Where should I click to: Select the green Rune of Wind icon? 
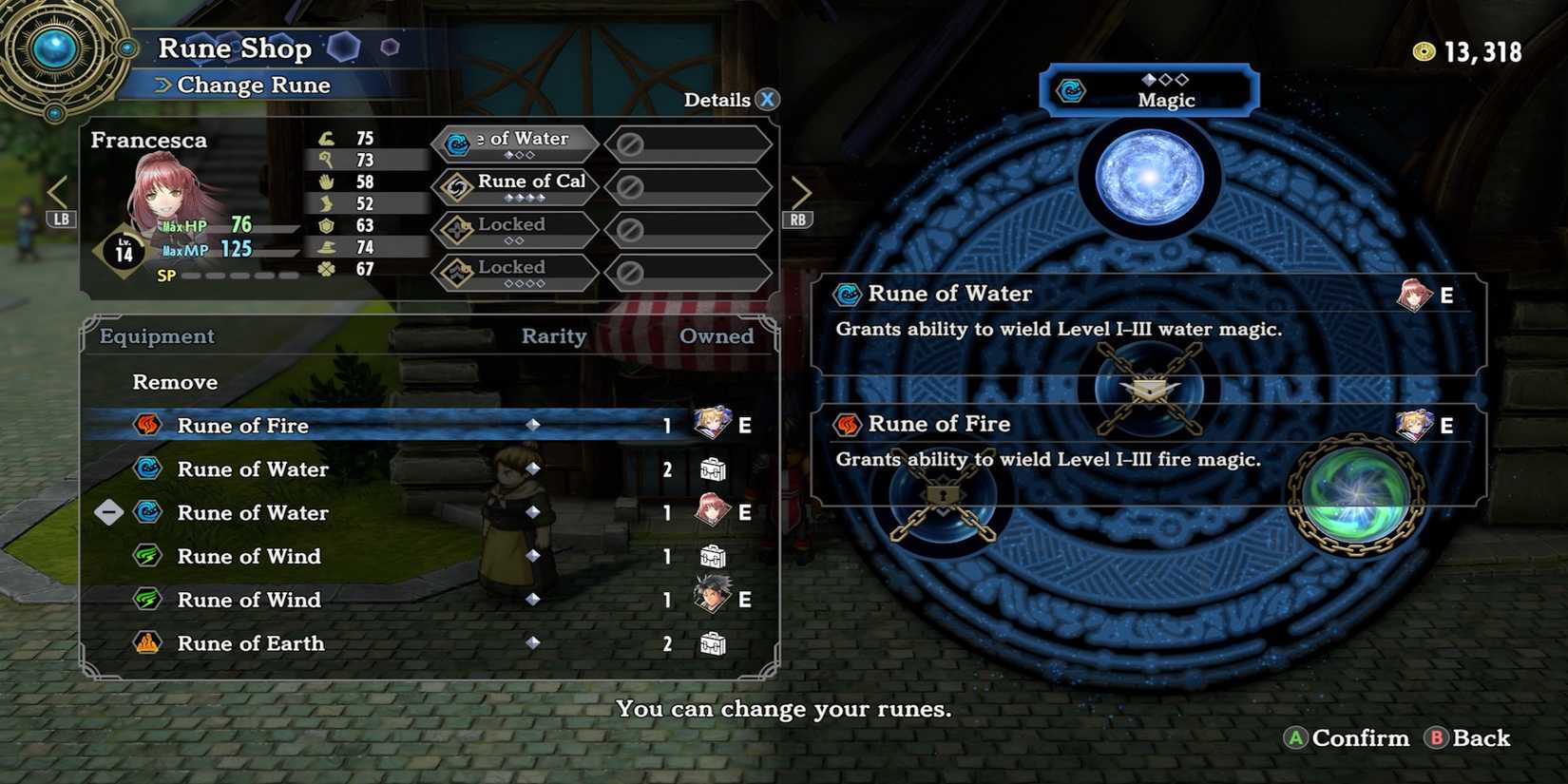pyautogui.click(x=147, y=556)
